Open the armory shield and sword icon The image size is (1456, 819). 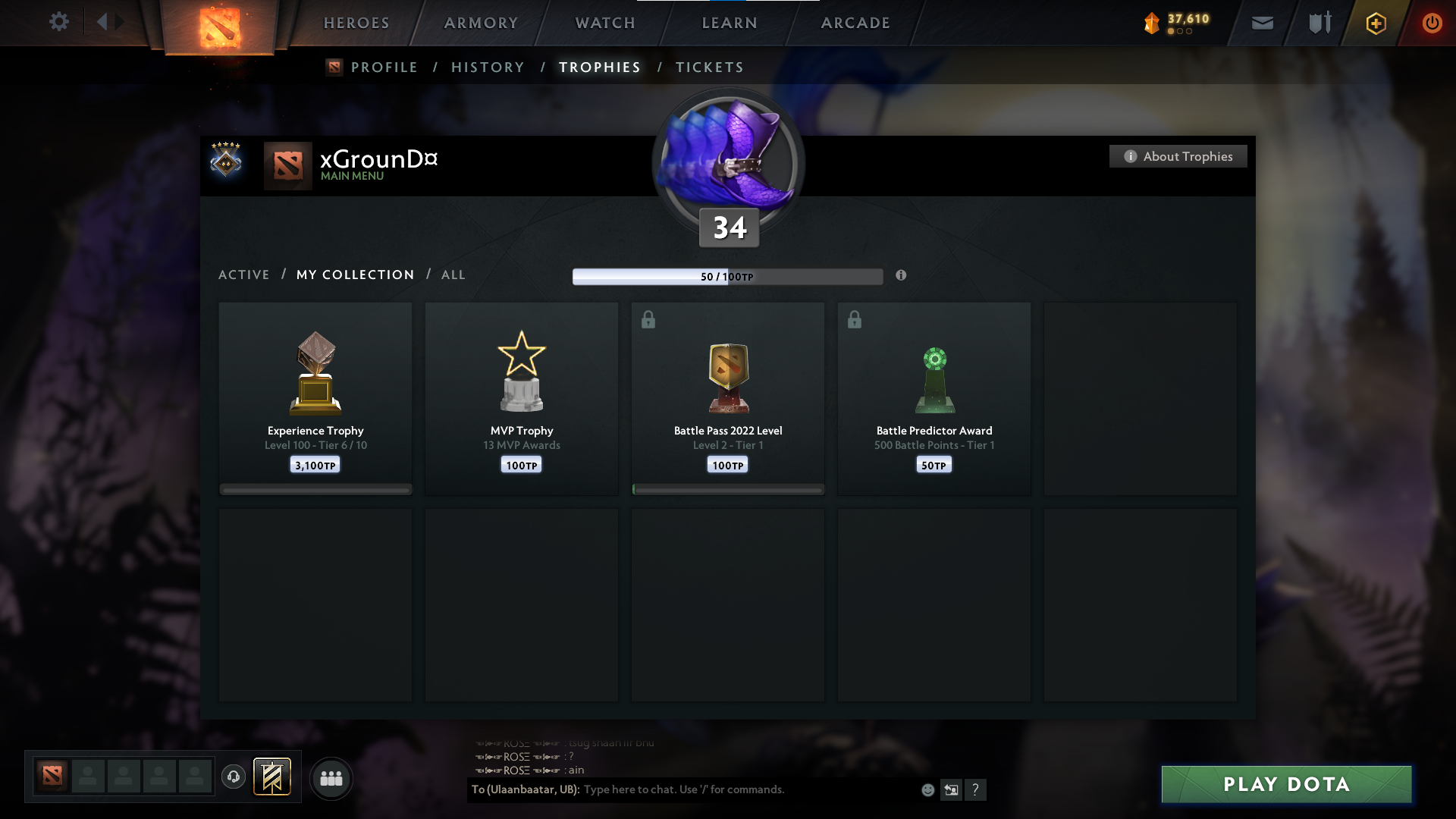1319,23
